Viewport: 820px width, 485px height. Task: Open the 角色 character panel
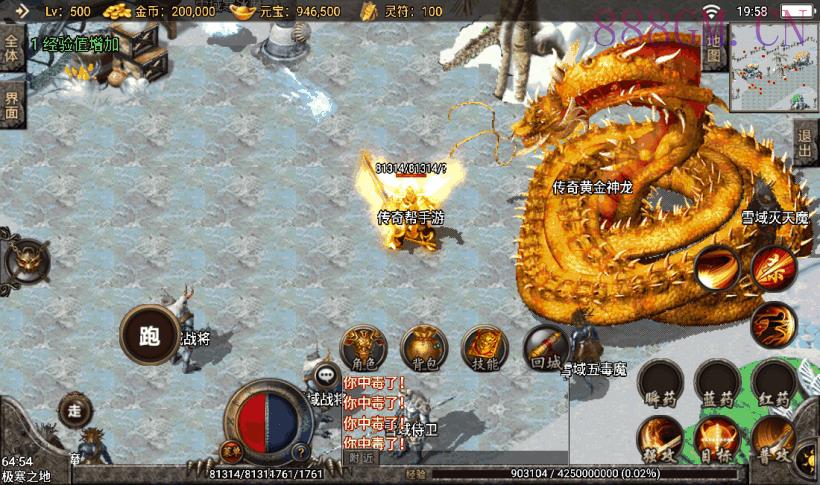pos(362,349)
